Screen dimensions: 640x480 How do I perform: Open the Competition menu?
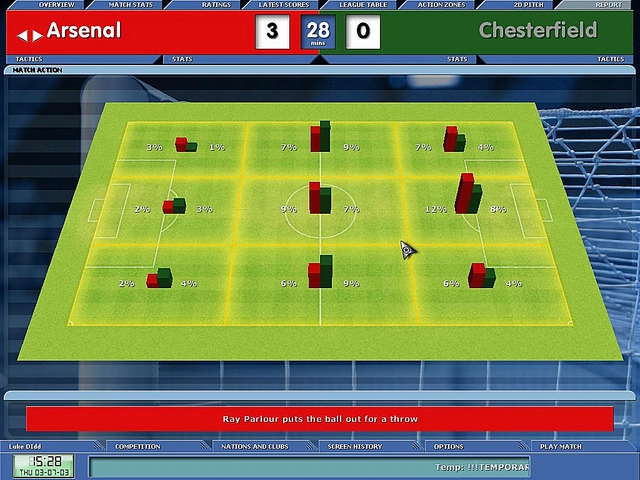pyautogui.click(x=137, y=446)
